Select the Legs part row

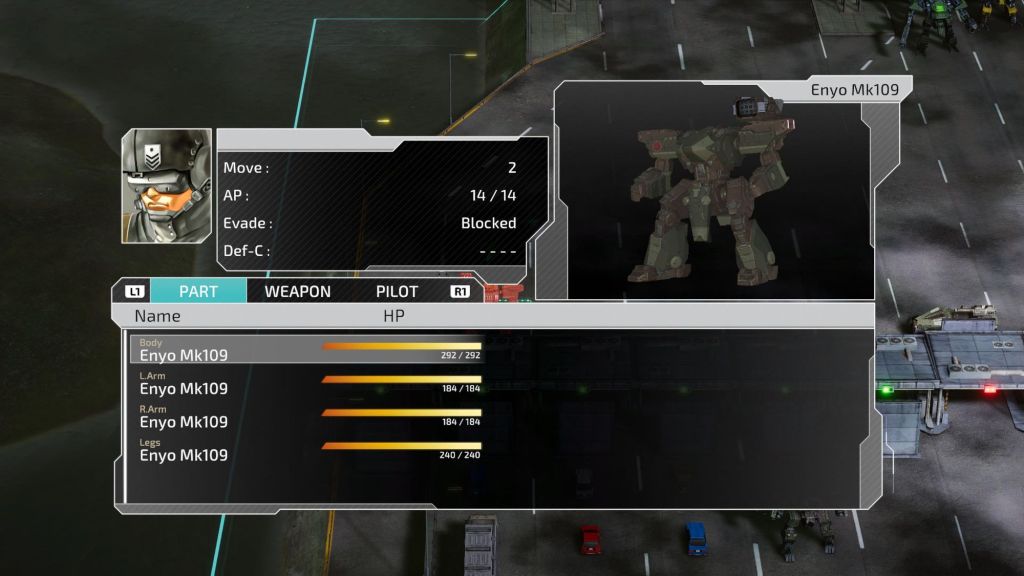click(x=306, y=449)
